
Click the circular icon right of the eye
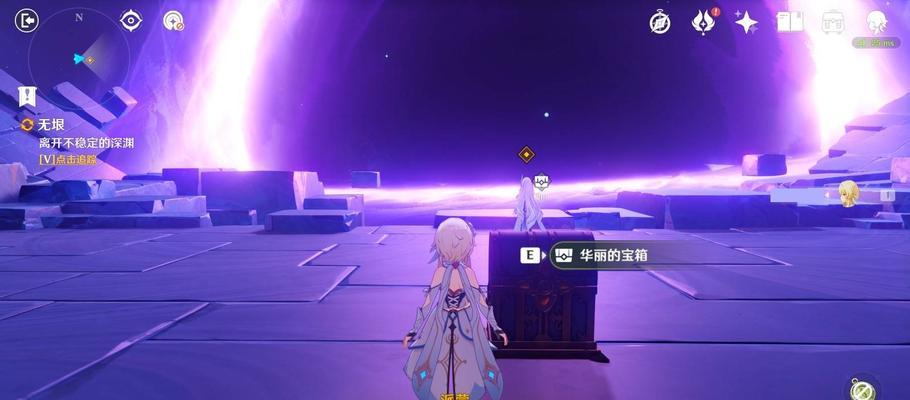(174, 21)
